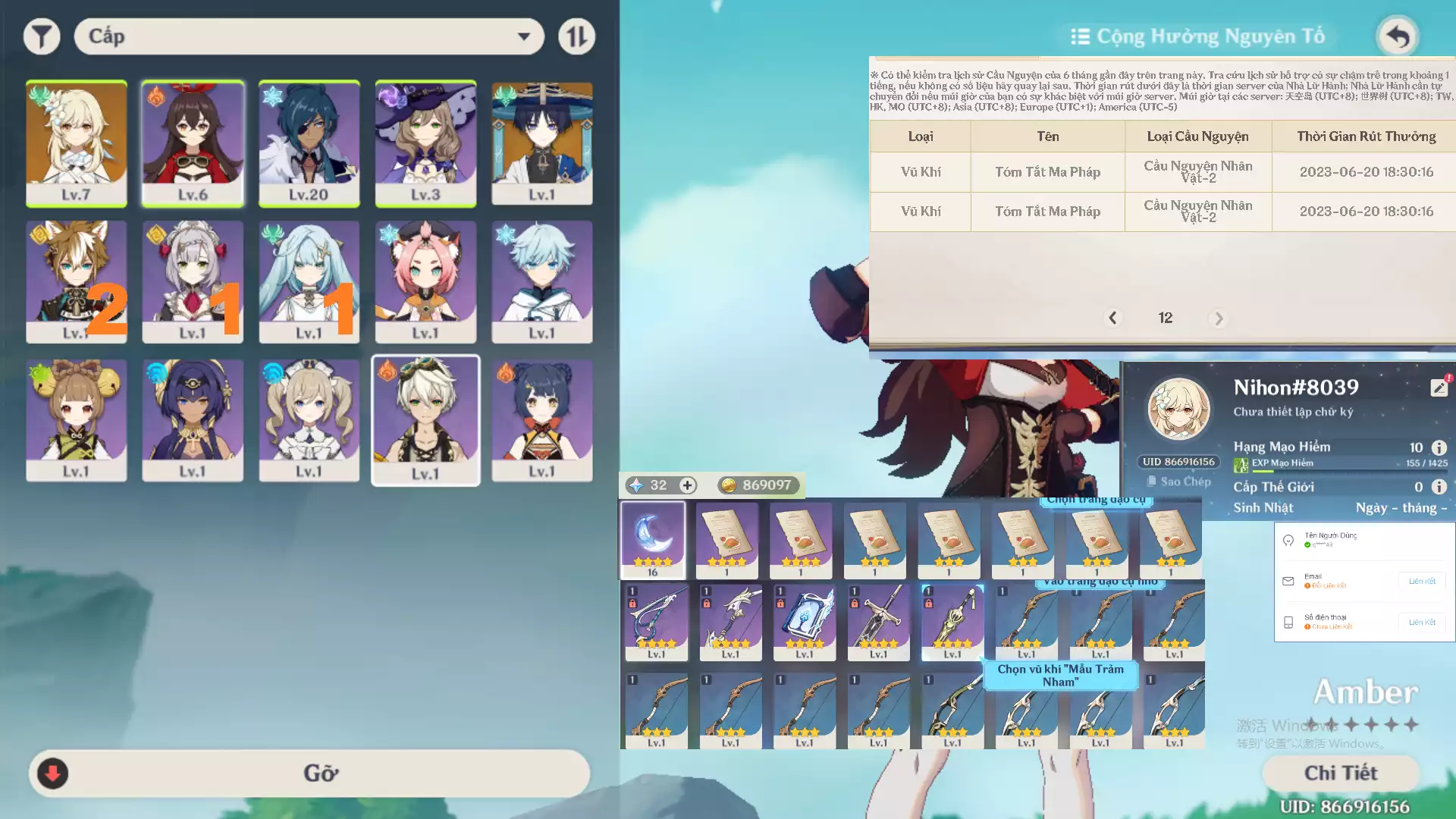The height and width of the screenshot is (819, 1456).
Task: Open Chi Tiết character details
Action: [1341, 773]
